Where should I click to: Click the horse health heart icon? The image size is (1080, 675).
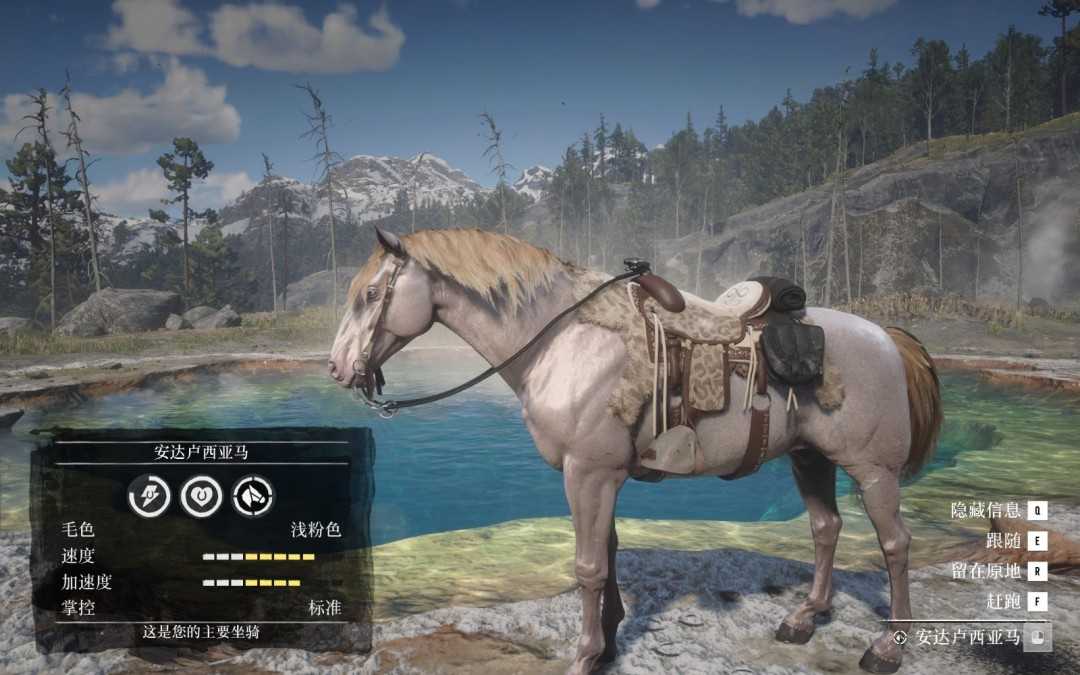201,496
